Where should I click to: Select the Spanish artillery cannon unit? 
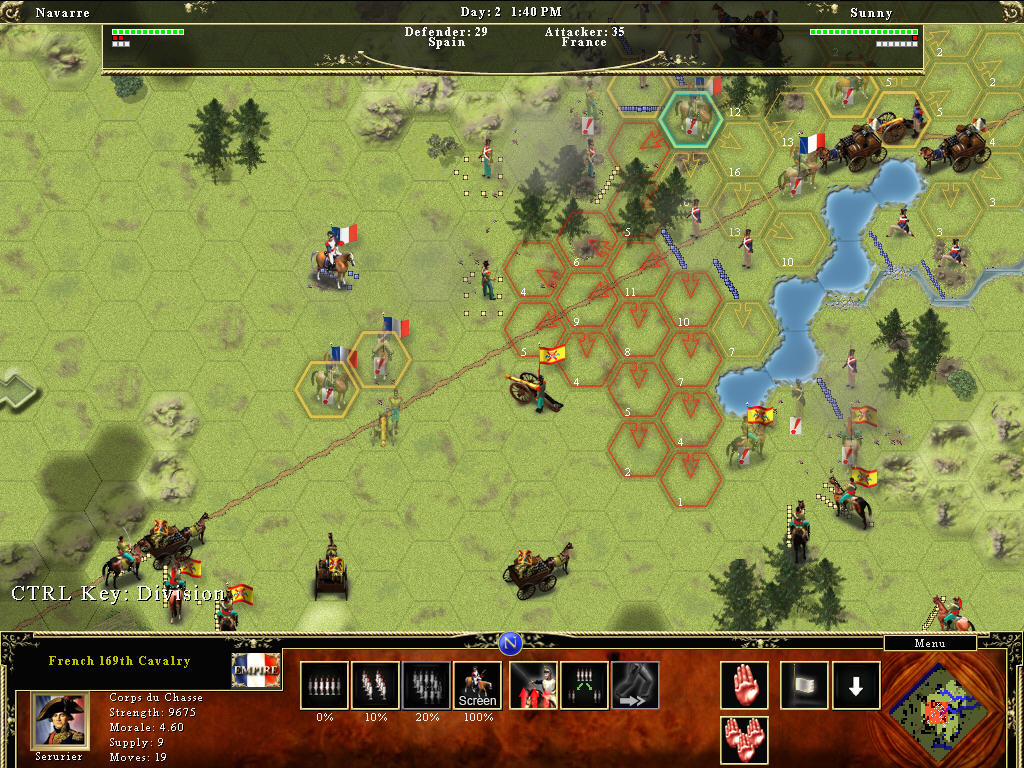(536, 385)
